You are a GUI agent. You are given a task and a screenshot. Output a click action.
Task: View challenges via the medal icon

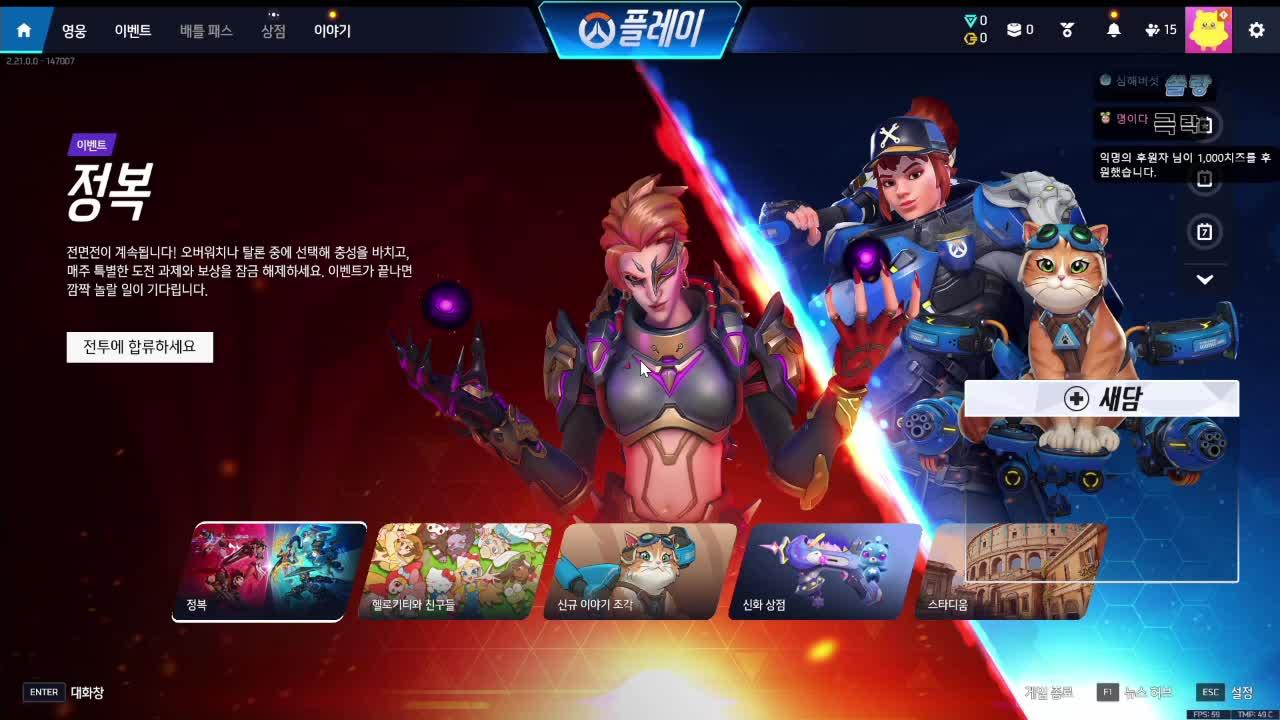1066,29
